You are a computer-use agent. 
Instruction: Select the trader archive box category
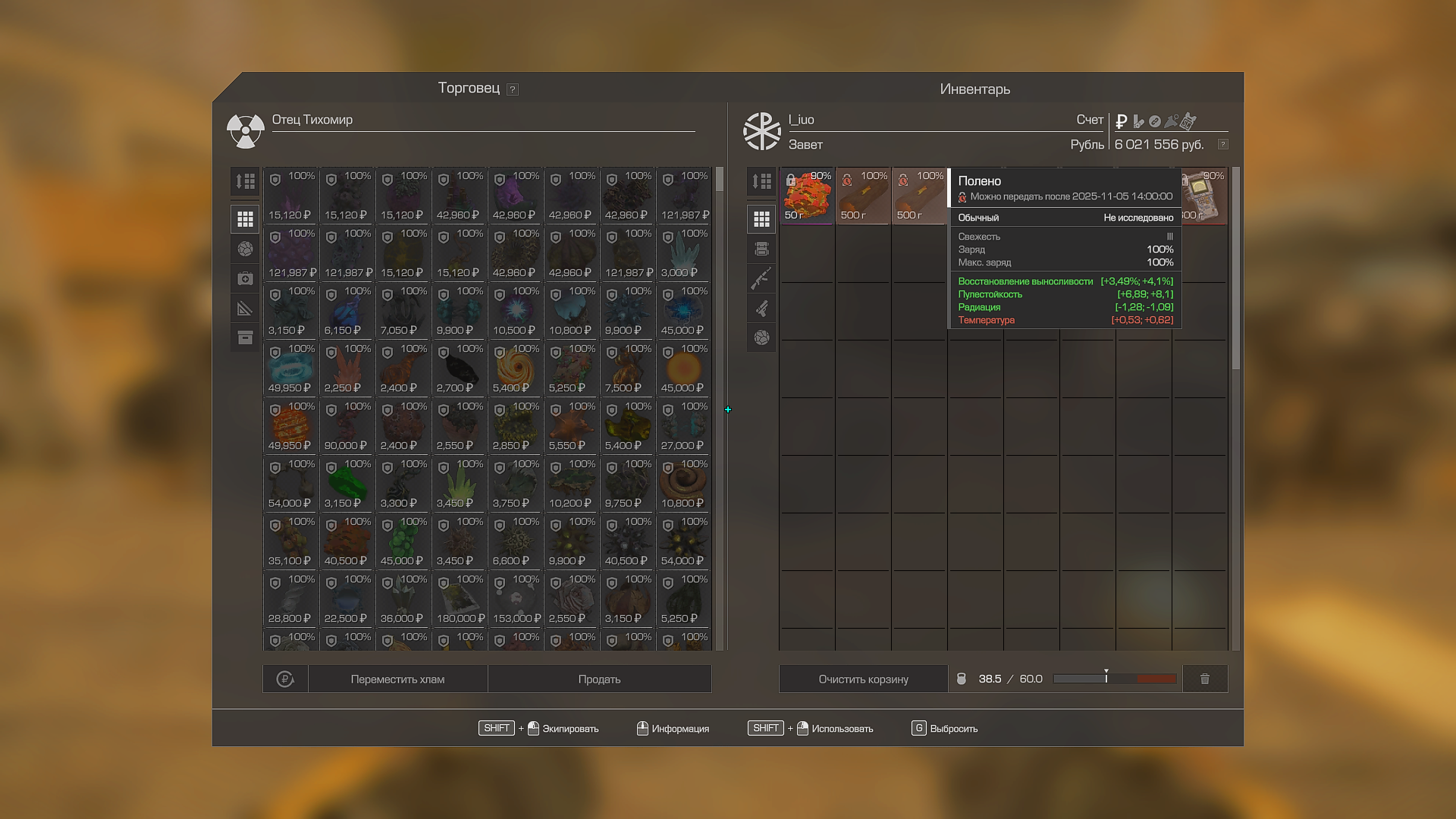pyautogui.click(x=245, y=337)
